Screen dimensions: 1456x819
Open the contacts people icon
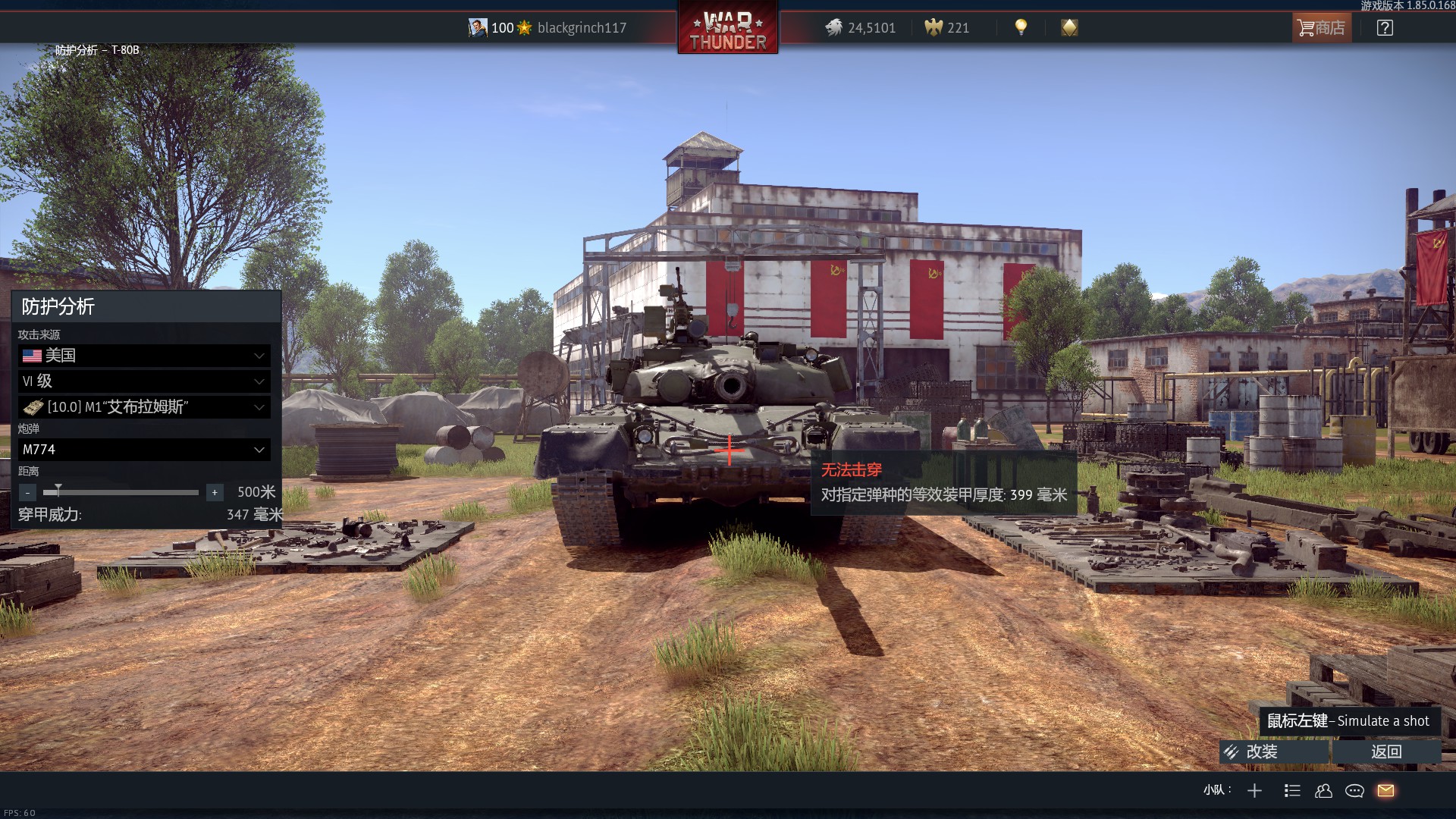(1323, 791)
